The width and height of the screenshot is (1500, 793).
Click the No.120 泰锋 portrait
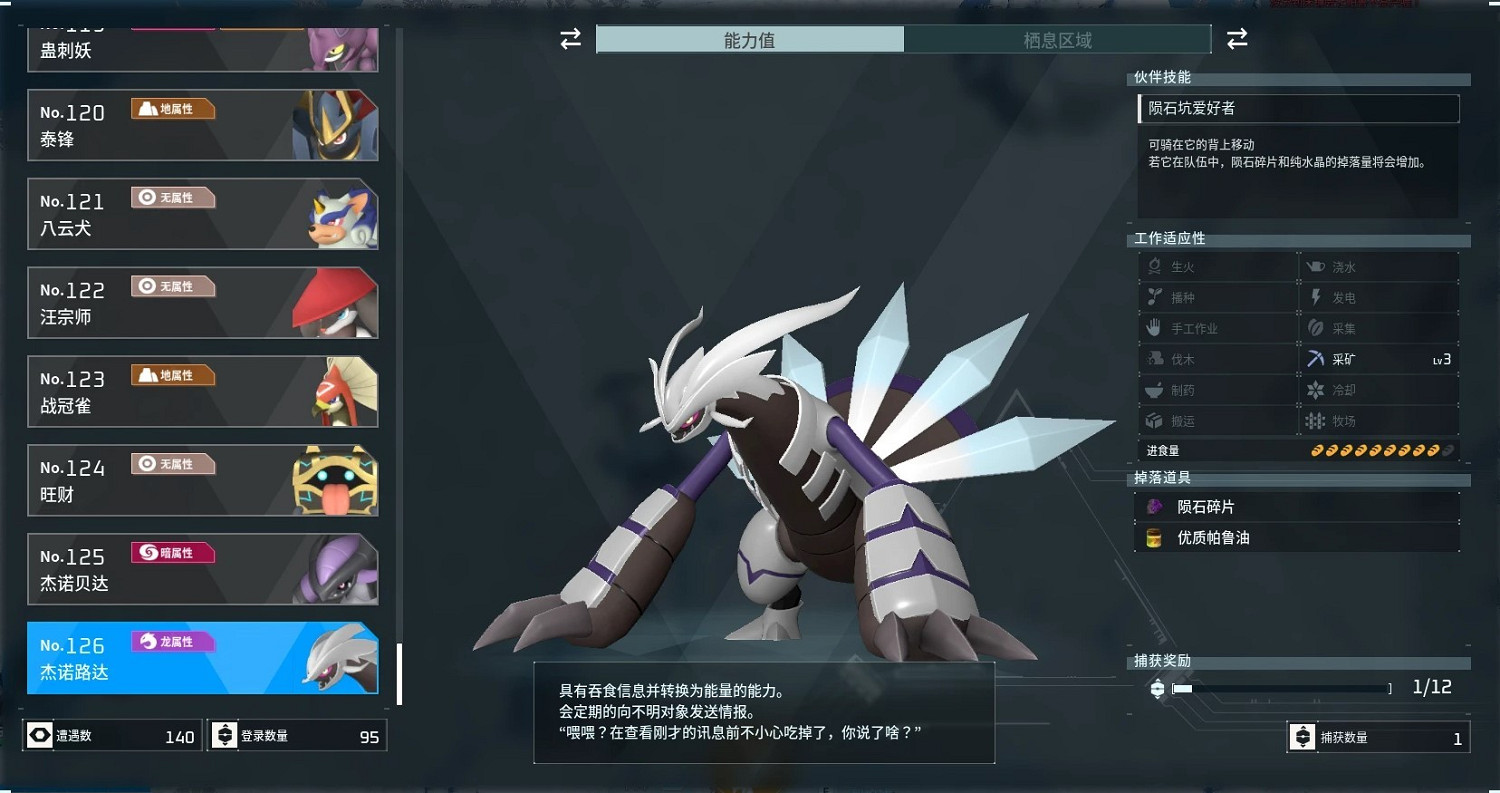coord(334,124)
